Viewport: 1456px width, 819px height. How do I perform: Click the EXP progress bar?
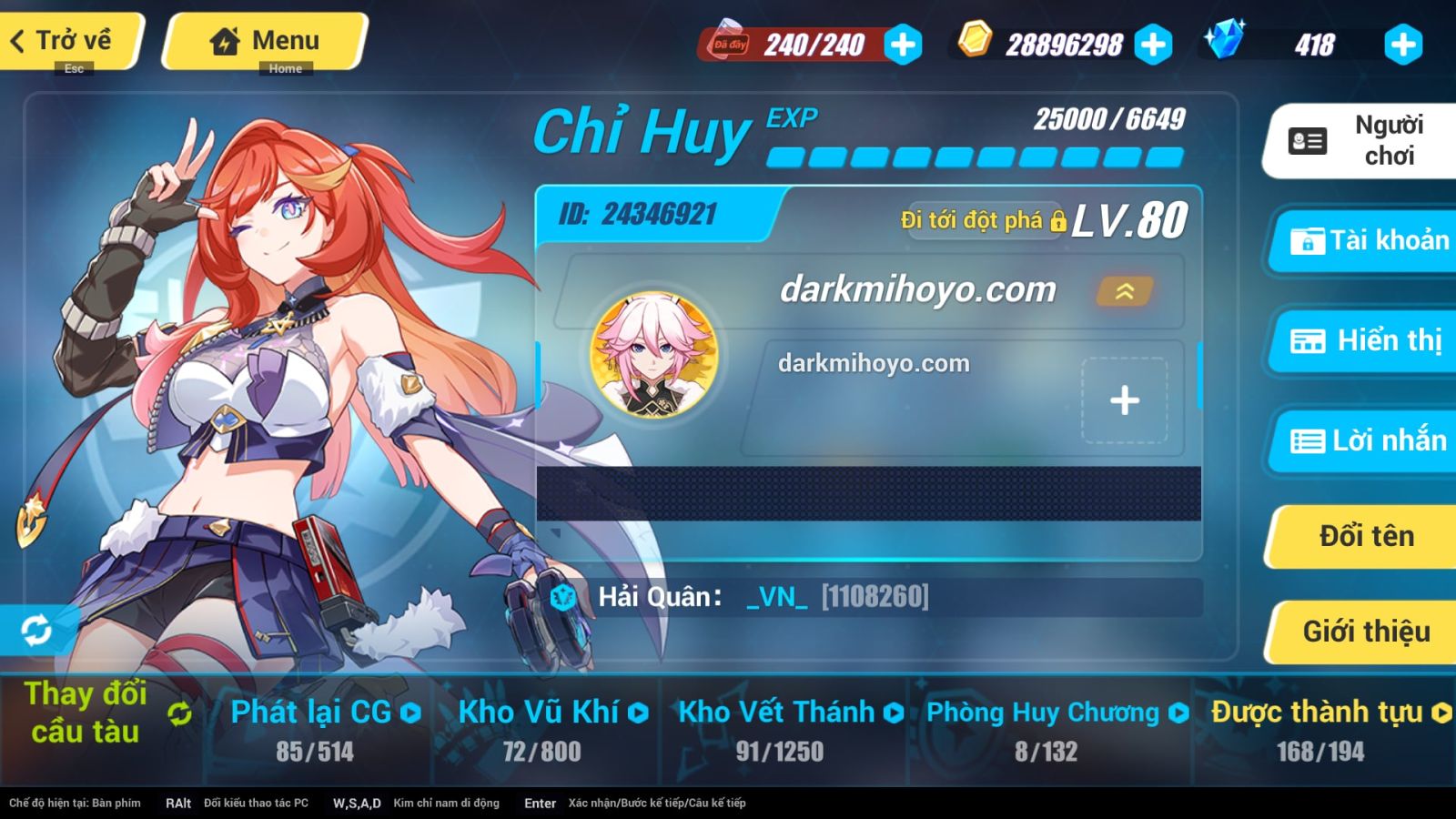pos(974,157)
